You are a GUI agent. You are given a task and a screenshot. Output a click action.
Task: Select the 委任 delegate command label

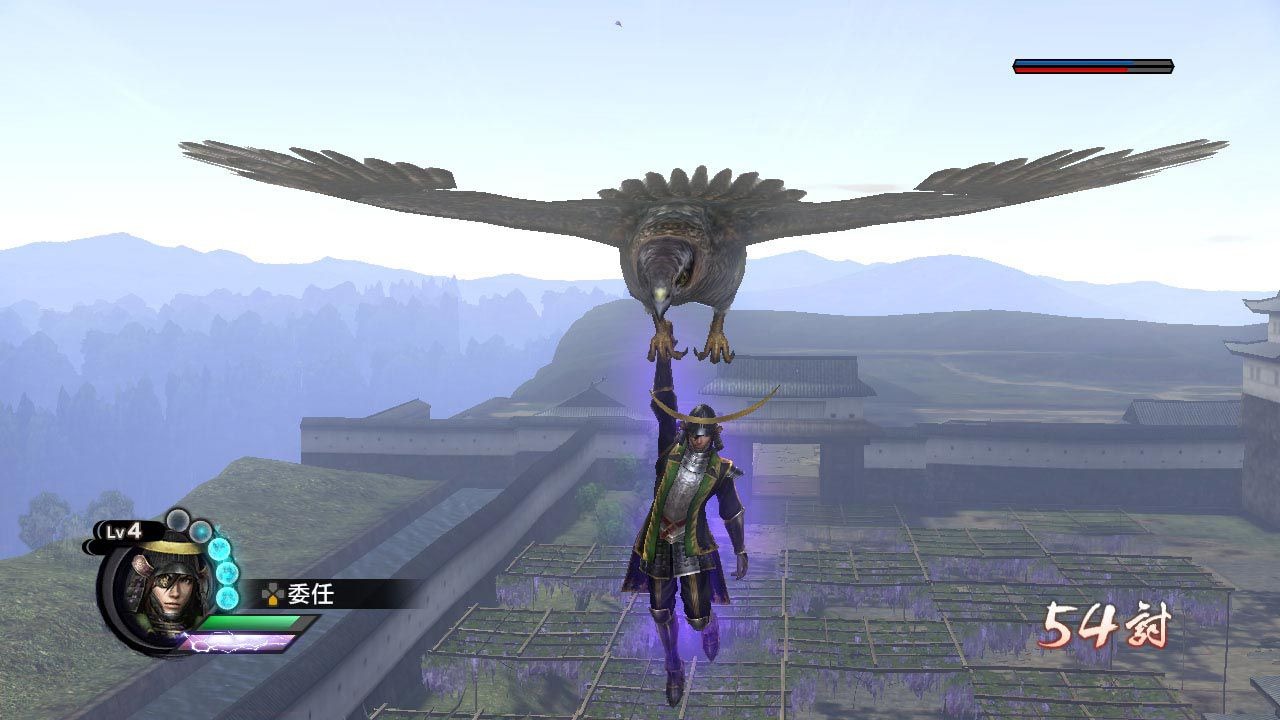pyautogui.click(x=310, y=594)
